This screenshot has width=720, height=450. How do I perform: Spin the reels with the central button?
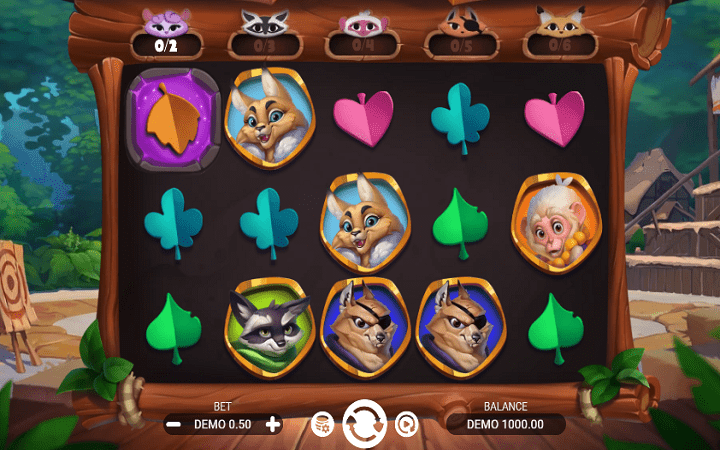364,423
